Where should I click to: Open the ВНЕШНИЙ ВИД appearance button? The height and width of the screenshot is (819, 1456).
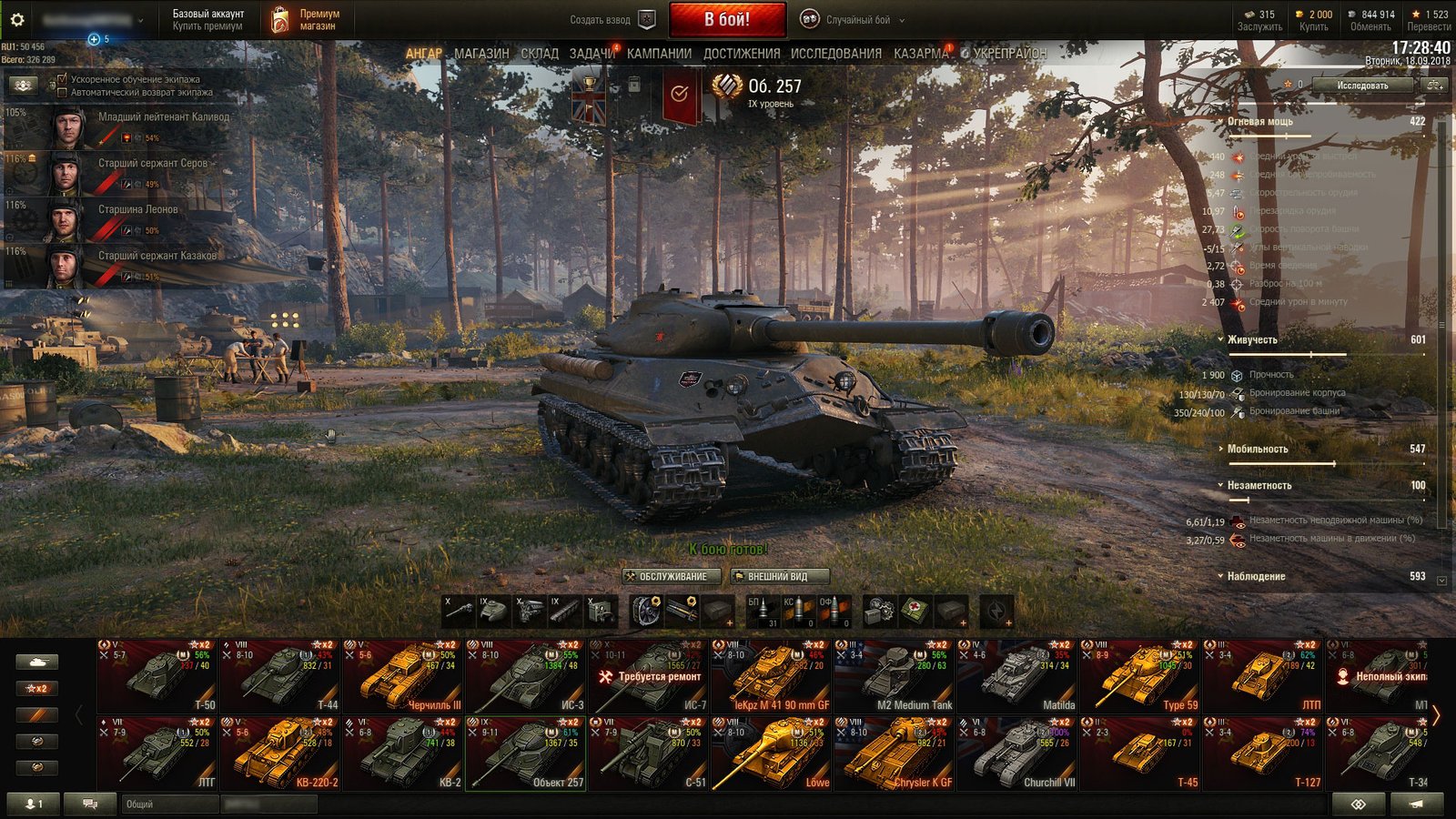(780, 576)
